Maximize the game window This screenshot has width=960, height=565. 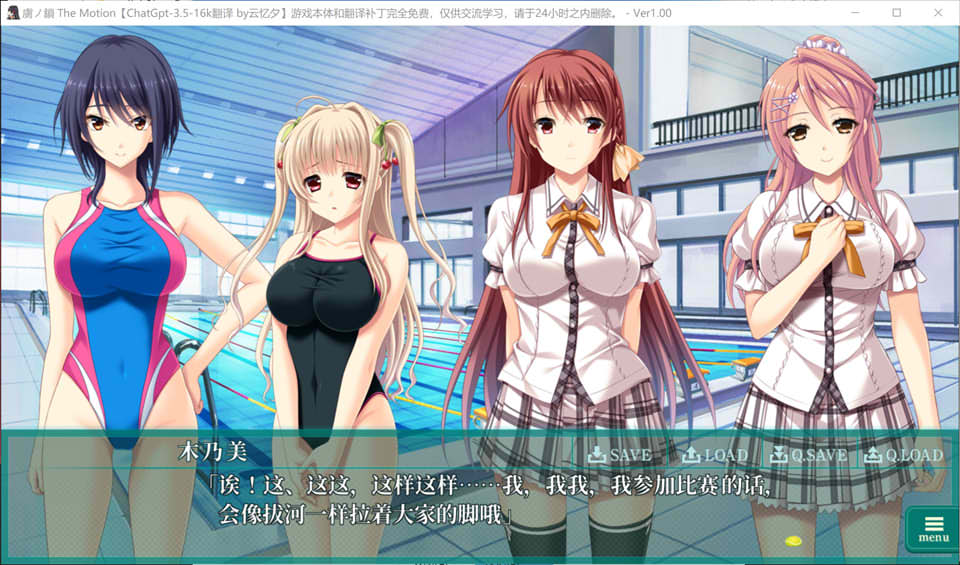[897, 12]
